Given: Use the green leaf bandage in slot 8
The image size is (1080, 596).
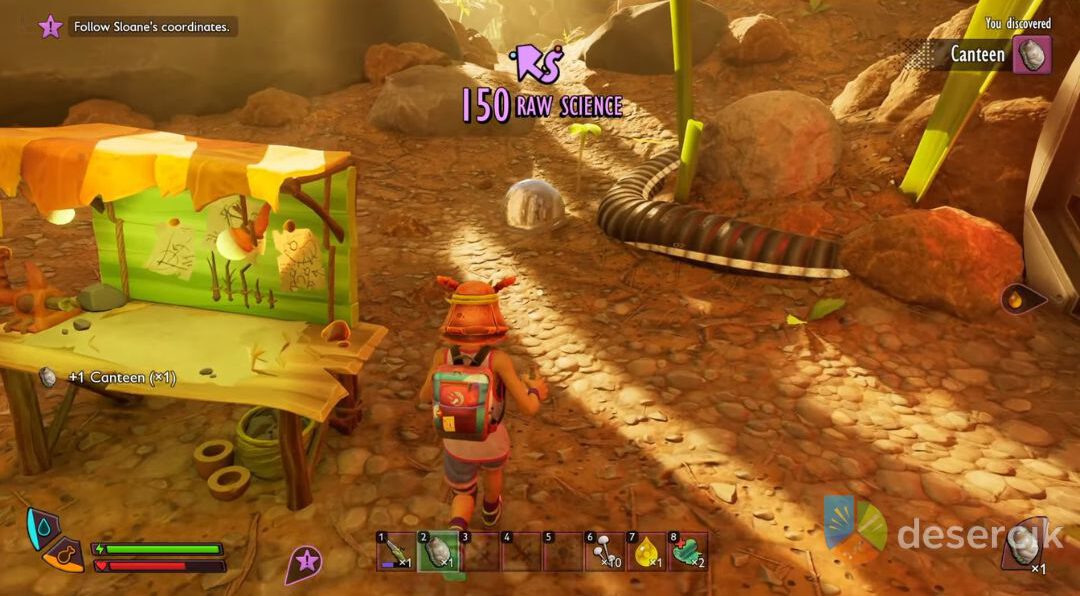Looking at the screenshot, I should (687, 551).
